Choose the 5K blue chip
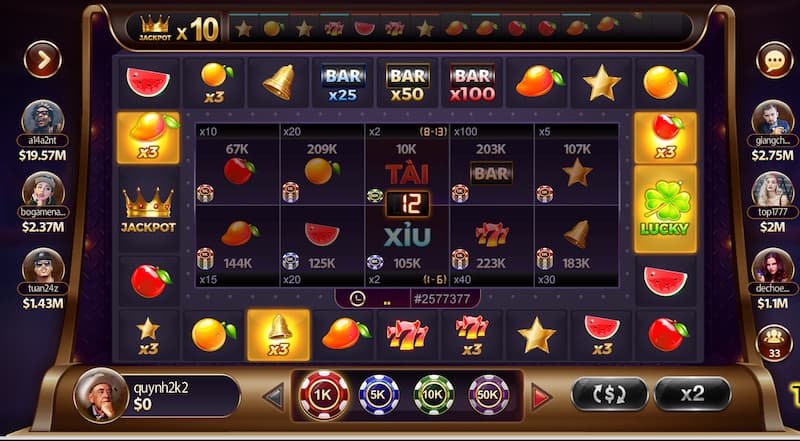 point(379,395)
